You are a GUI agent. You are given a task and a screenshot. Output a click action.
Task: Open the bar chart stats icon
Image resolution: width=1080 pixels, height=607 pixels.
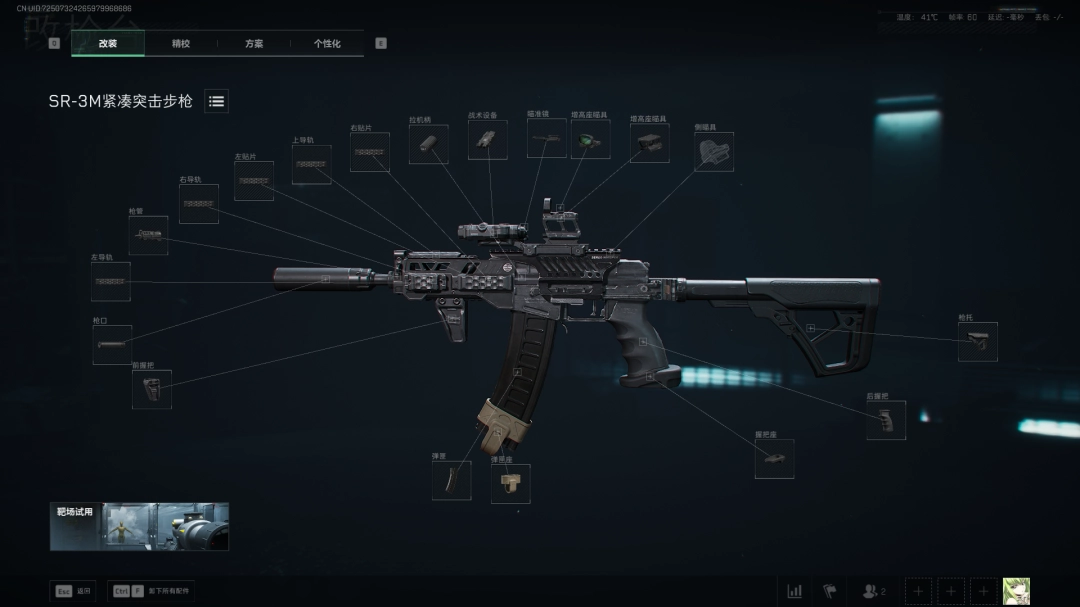tap(794, 591)
